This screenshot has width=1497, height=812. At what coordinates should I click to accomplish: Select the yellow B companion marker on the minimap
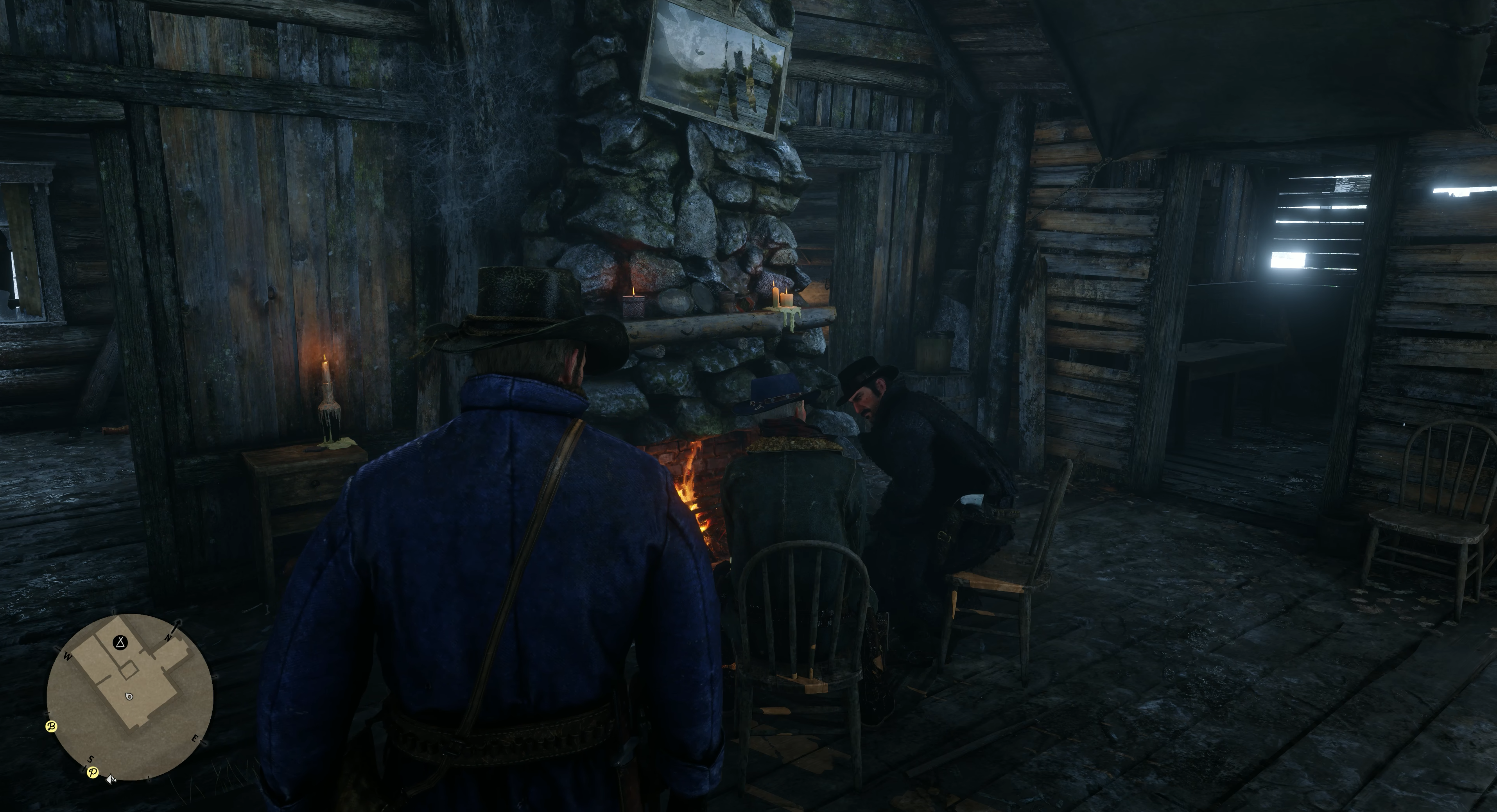(51, 726)
